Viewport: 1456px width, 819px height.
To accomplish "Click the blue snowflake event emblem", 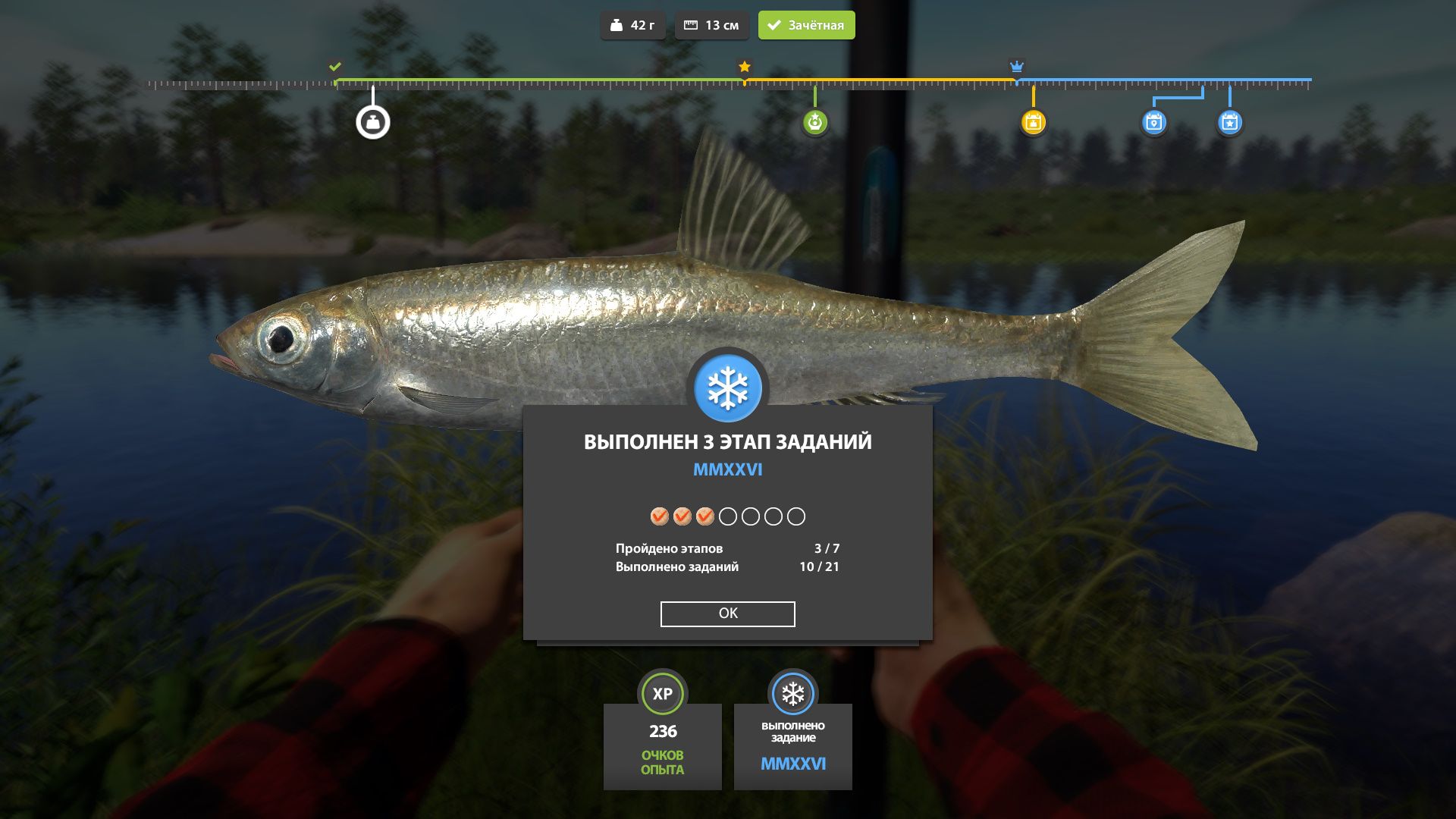I will coord(728,388).
